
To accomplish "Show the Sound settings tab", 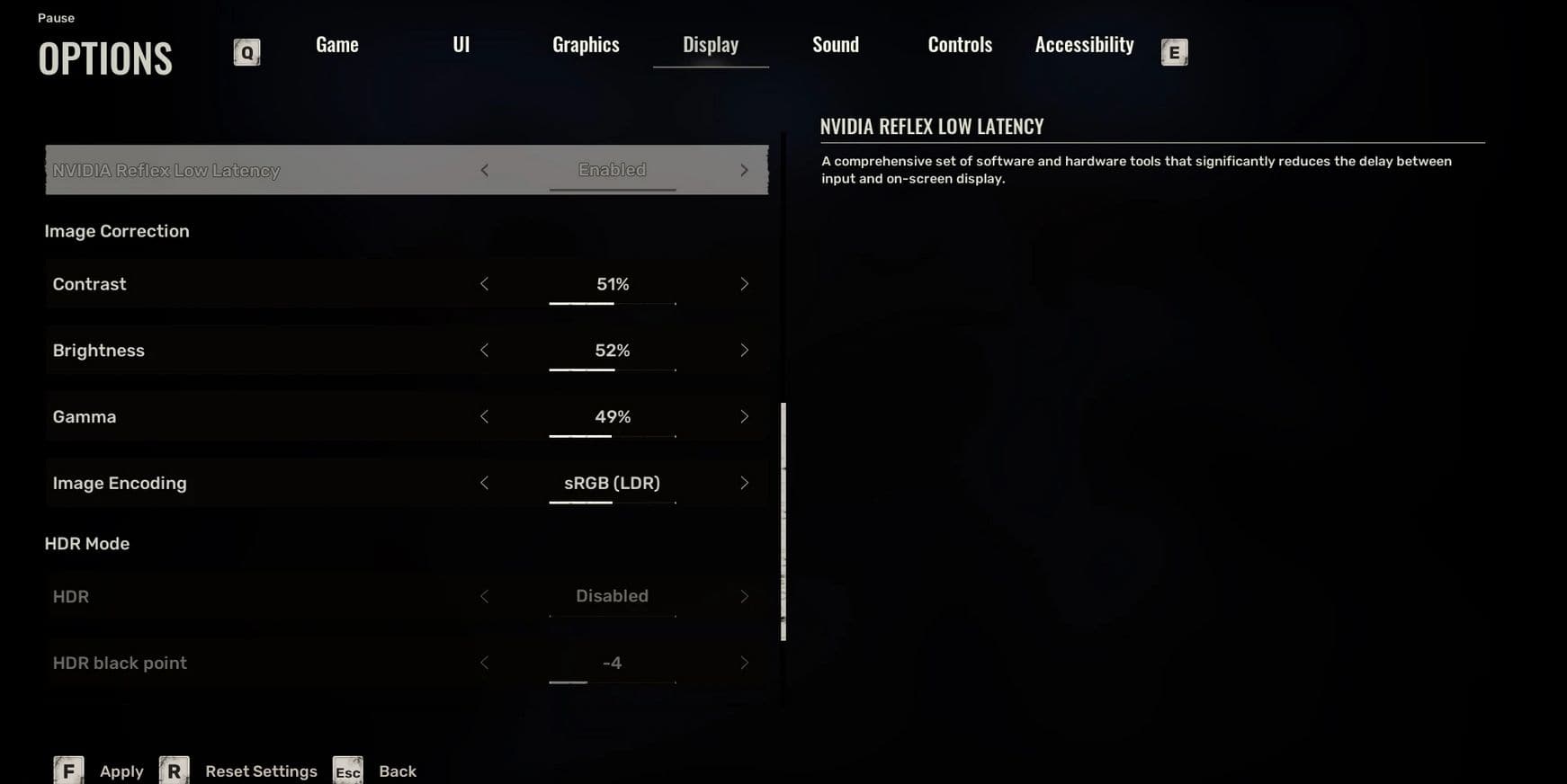I will click(x=835, y=45).
